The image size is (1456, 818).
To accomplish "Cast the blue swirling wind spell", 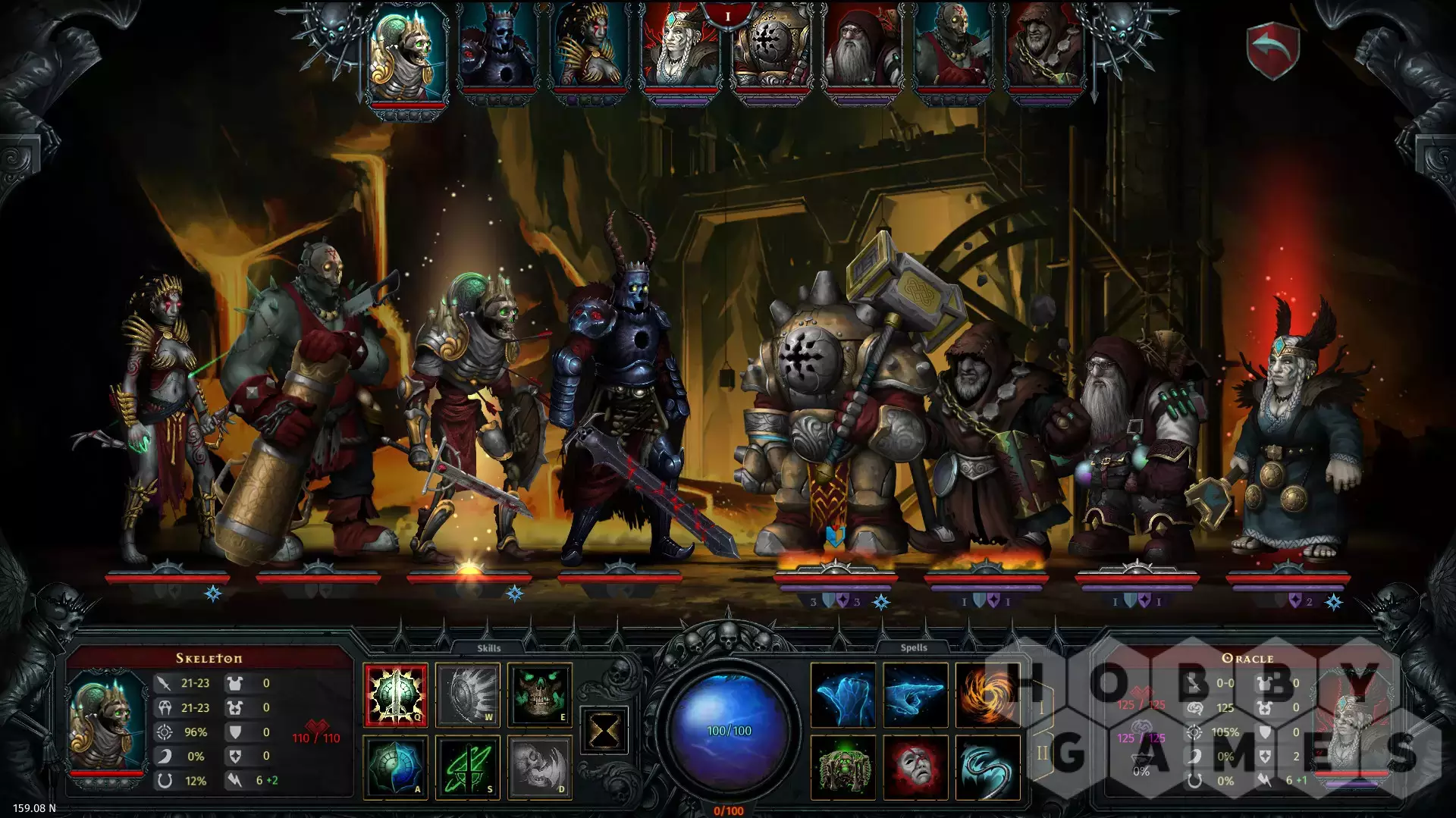I will pyautogui.click(x=986, y=767).
